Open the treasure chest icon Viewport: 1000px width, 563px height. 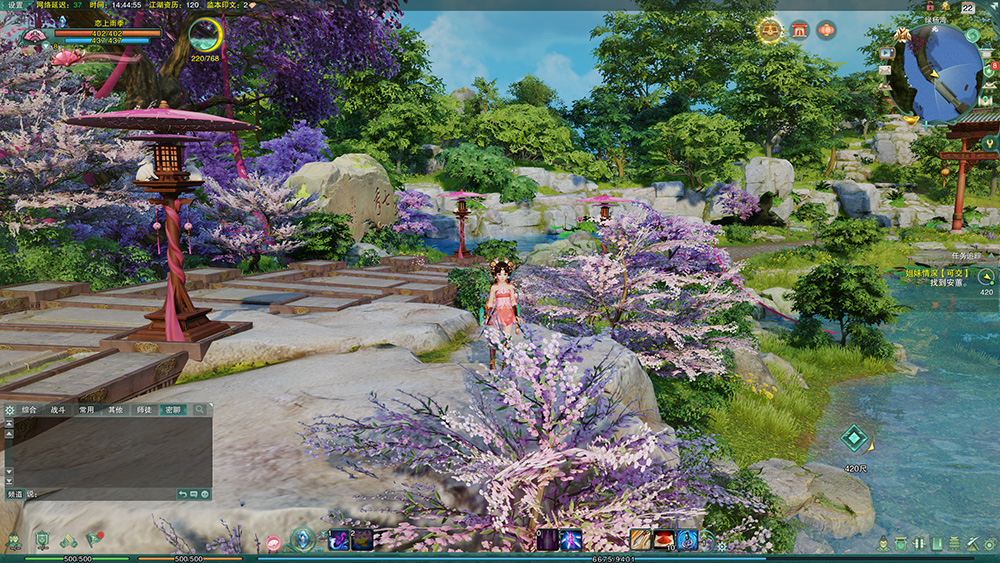tap(771, 31)
